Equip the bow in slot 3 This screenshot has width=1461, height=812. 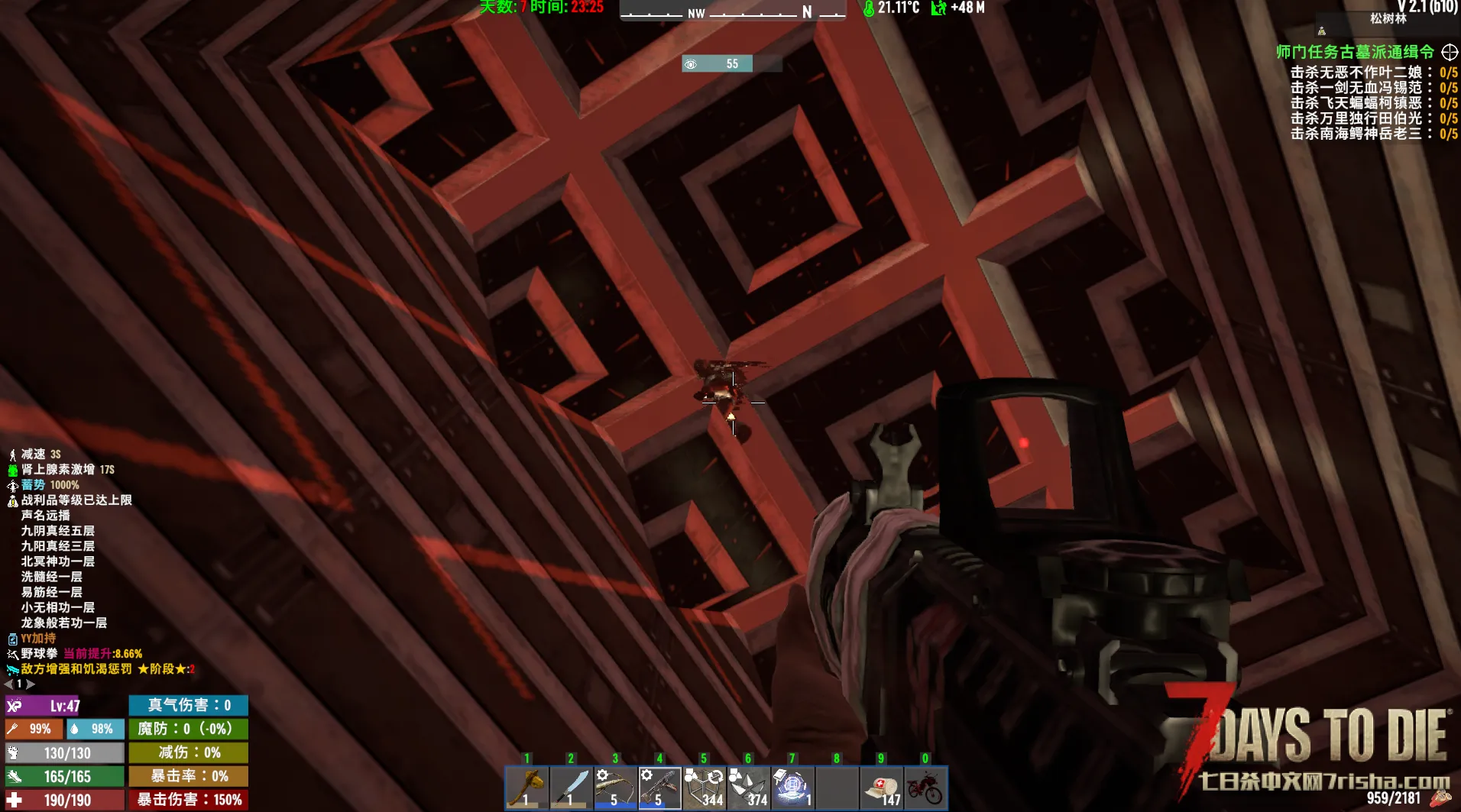click(615, 788)
